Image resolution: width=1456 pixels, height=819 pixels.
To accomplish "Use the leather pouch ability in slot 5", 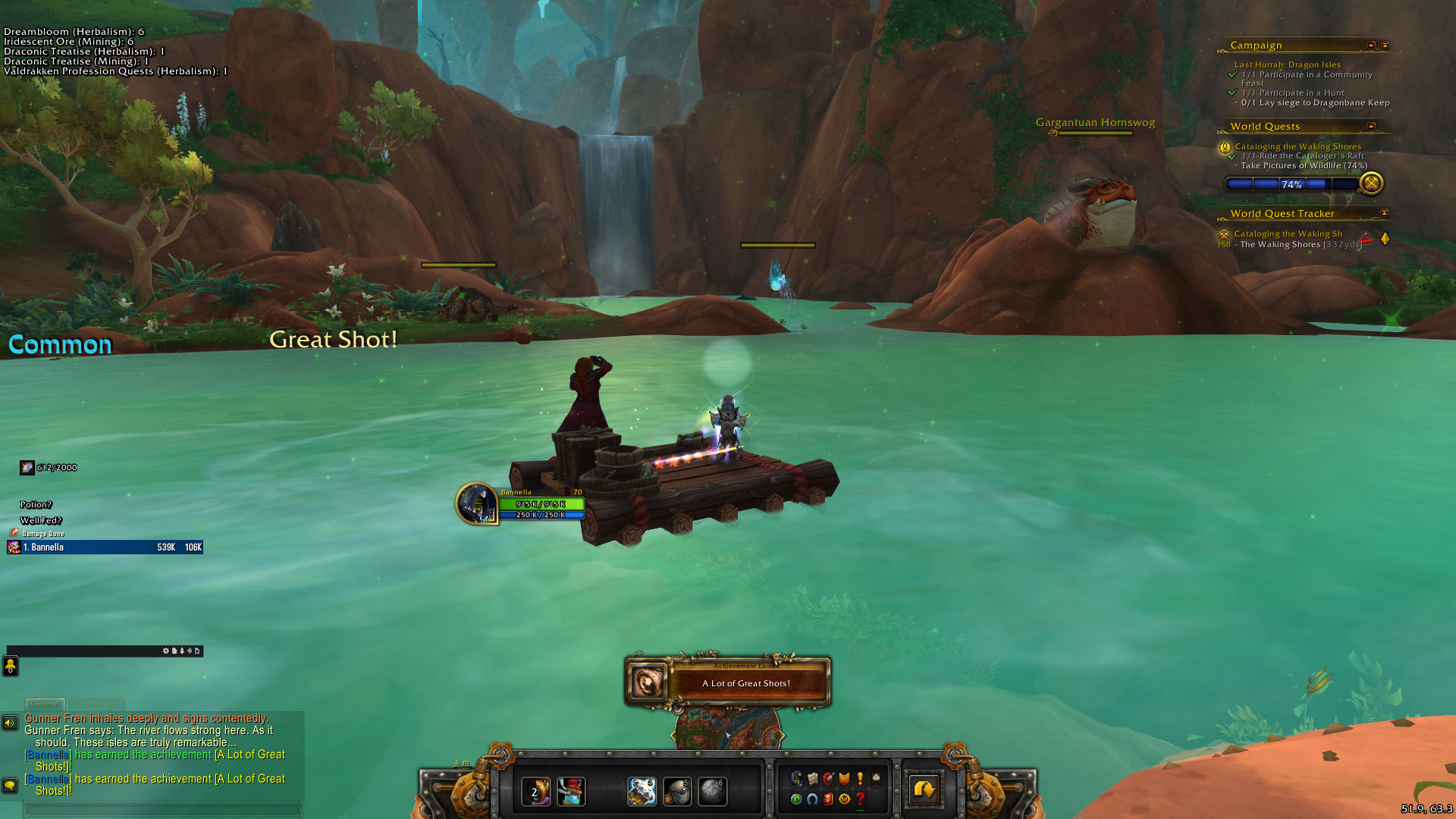I will (677, 792).
